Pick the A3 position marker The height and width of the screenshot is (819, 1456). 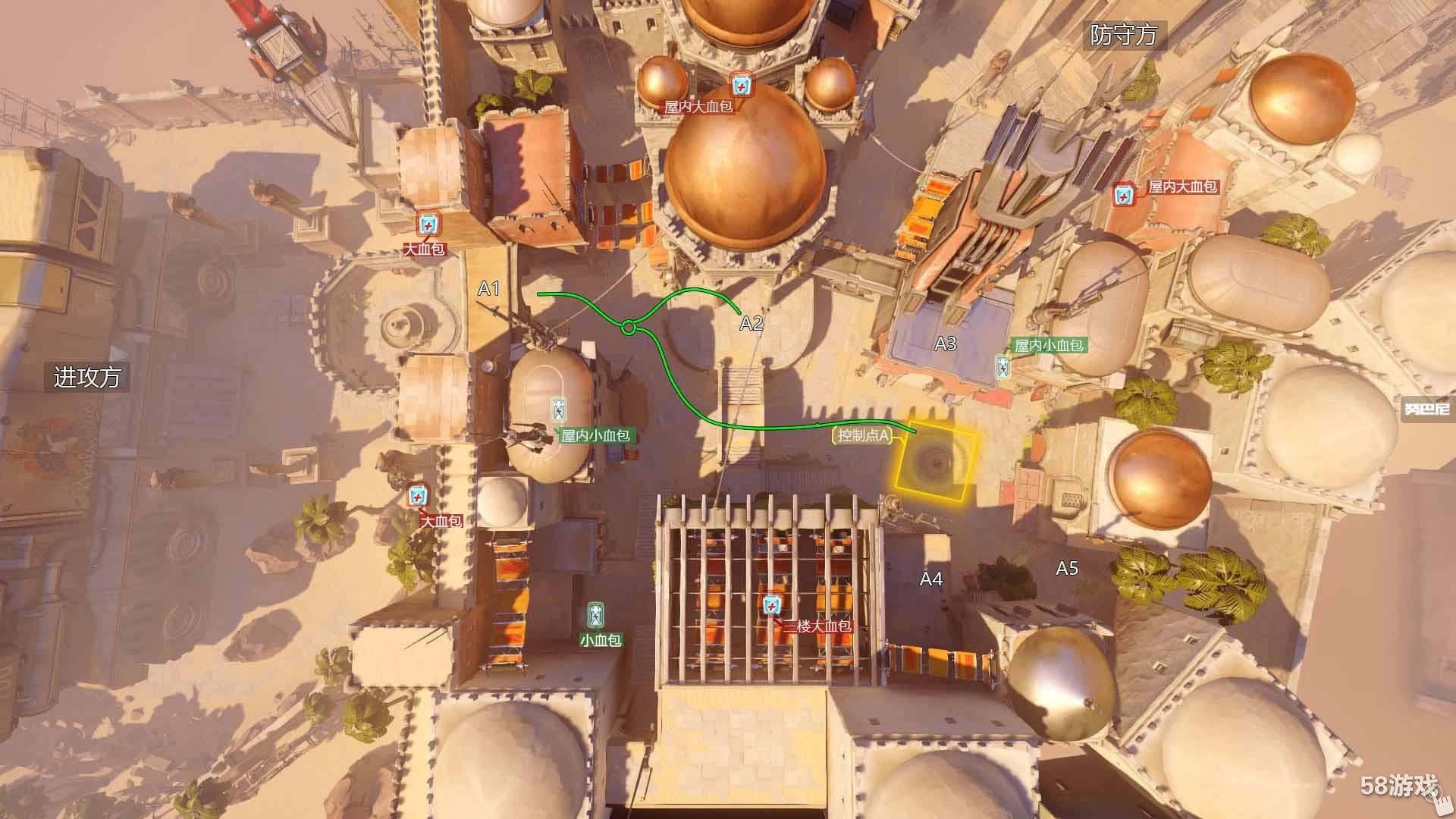[945, 344]
